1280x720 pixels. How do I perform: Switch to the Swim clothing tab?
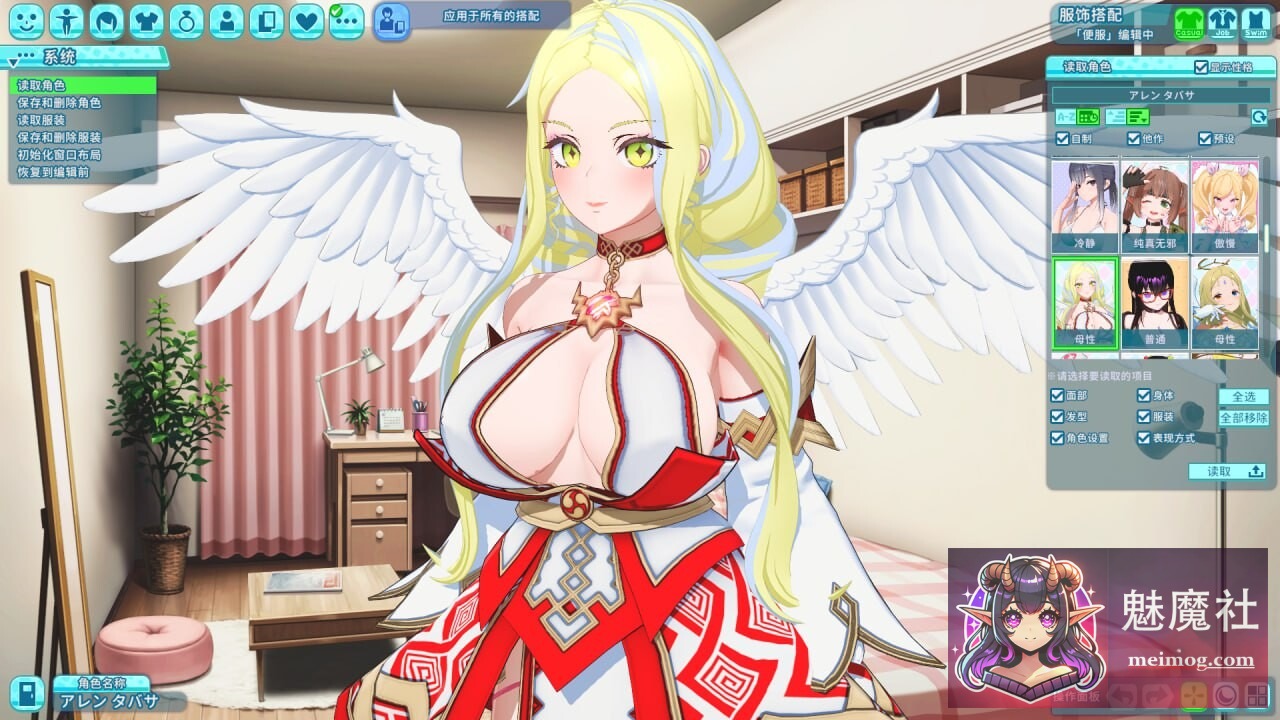pyautogui.click(x=1254, y=22)
